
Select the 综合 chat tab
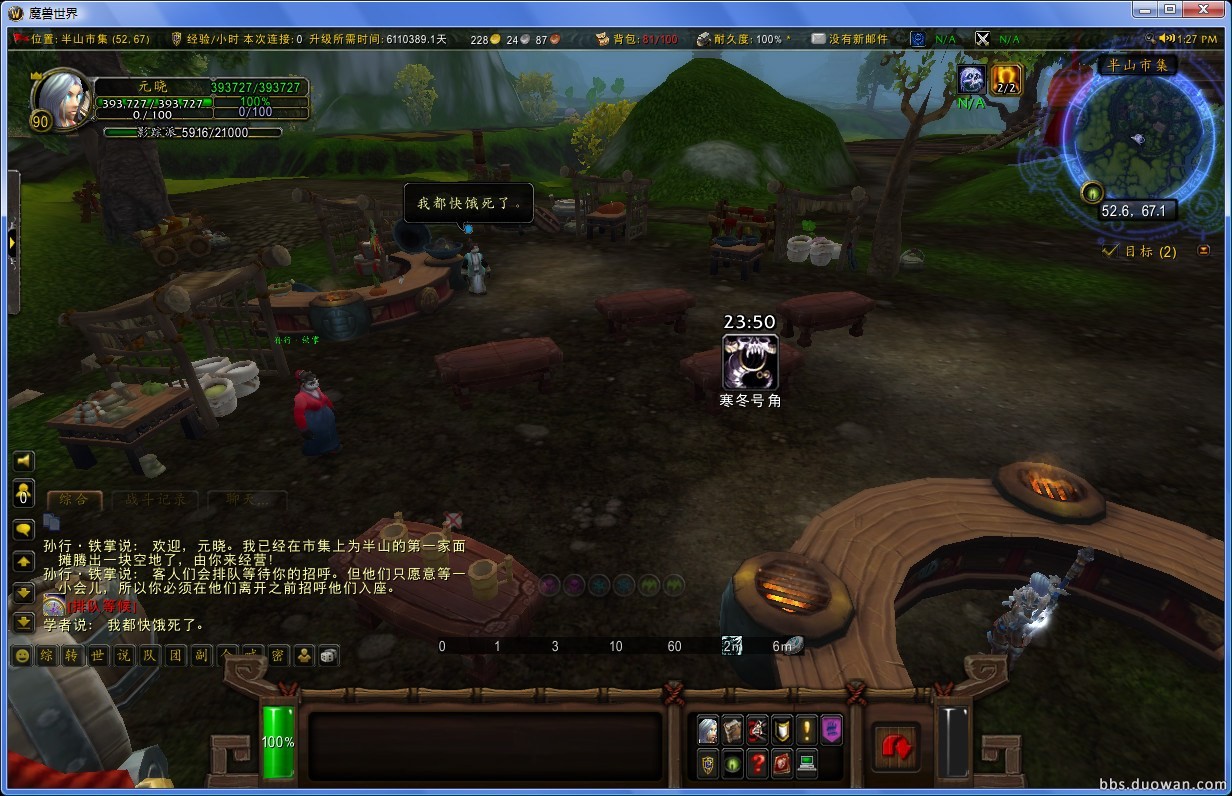(x=73, y=499)
